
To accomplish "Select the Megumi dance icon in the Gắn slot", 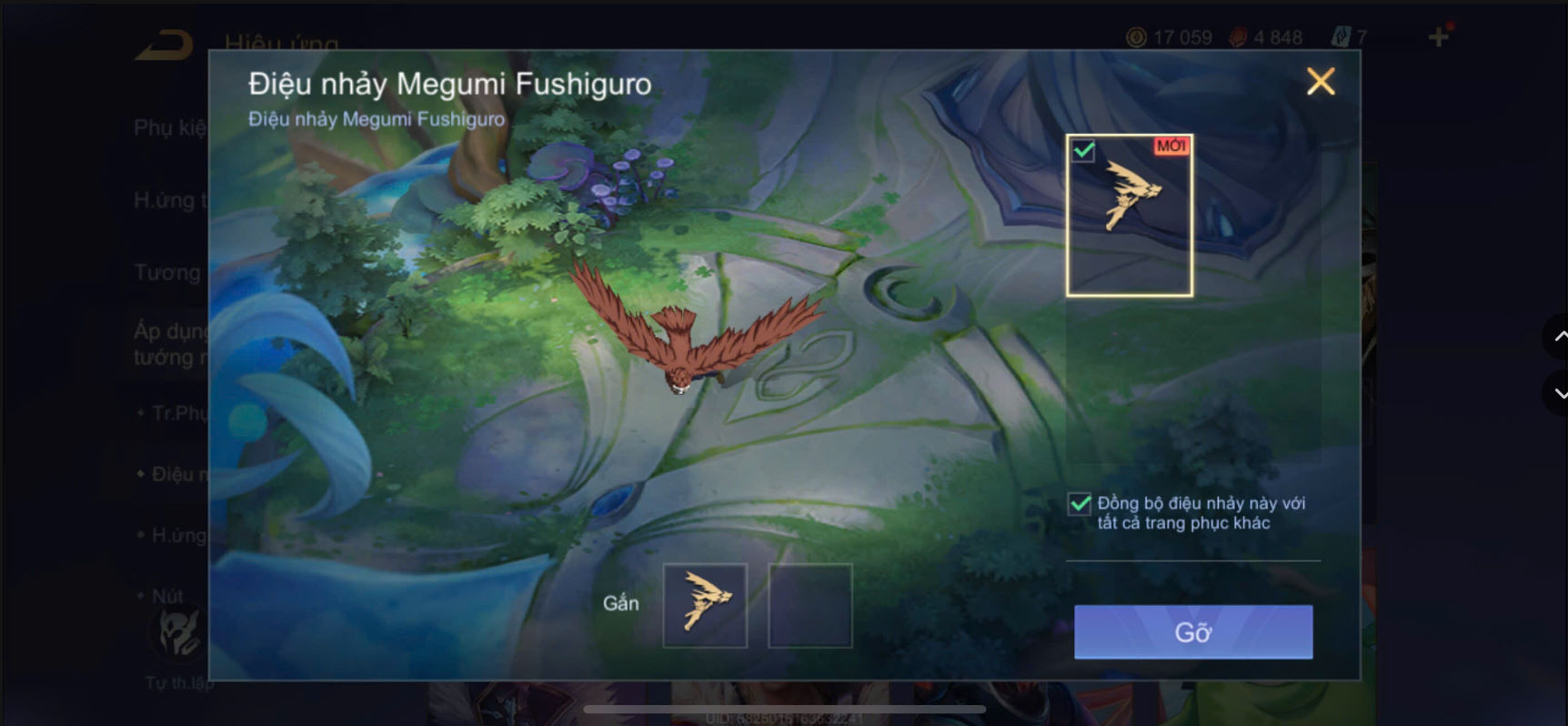I will click(705, 603).
